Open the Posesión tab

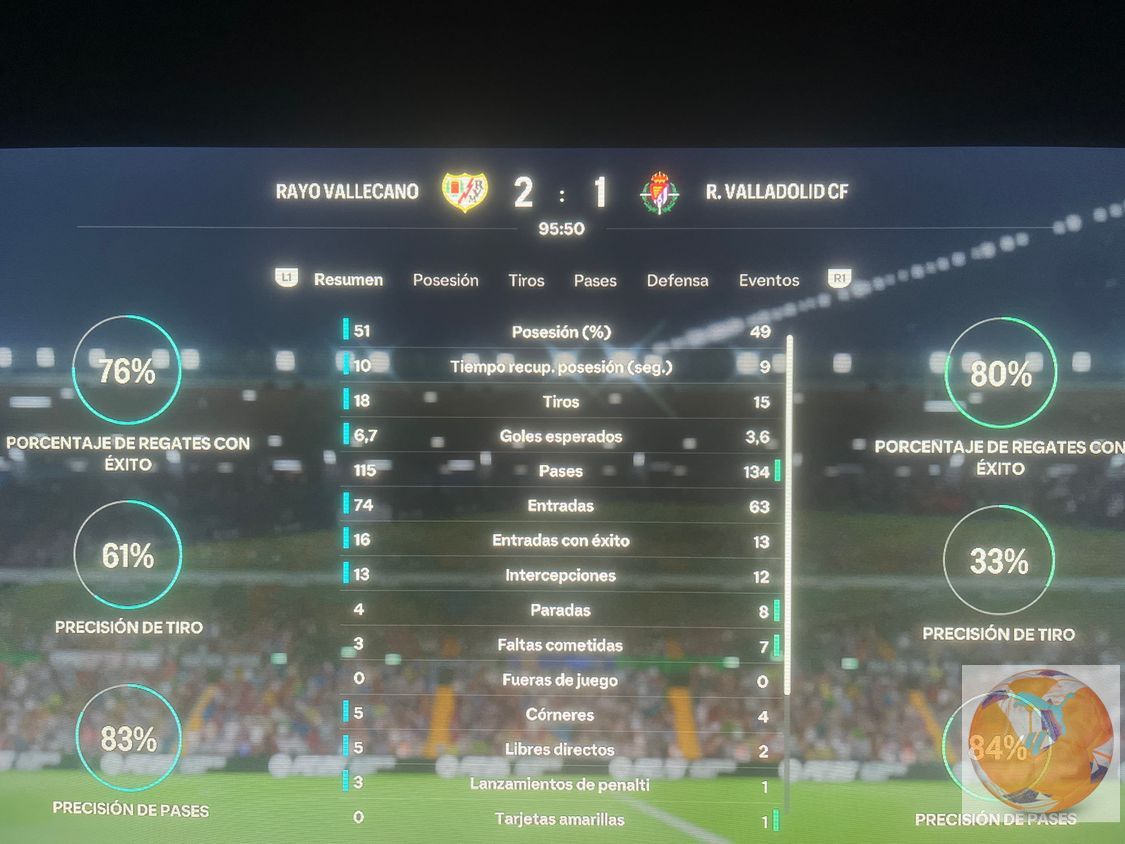click(x=445, y=280)
